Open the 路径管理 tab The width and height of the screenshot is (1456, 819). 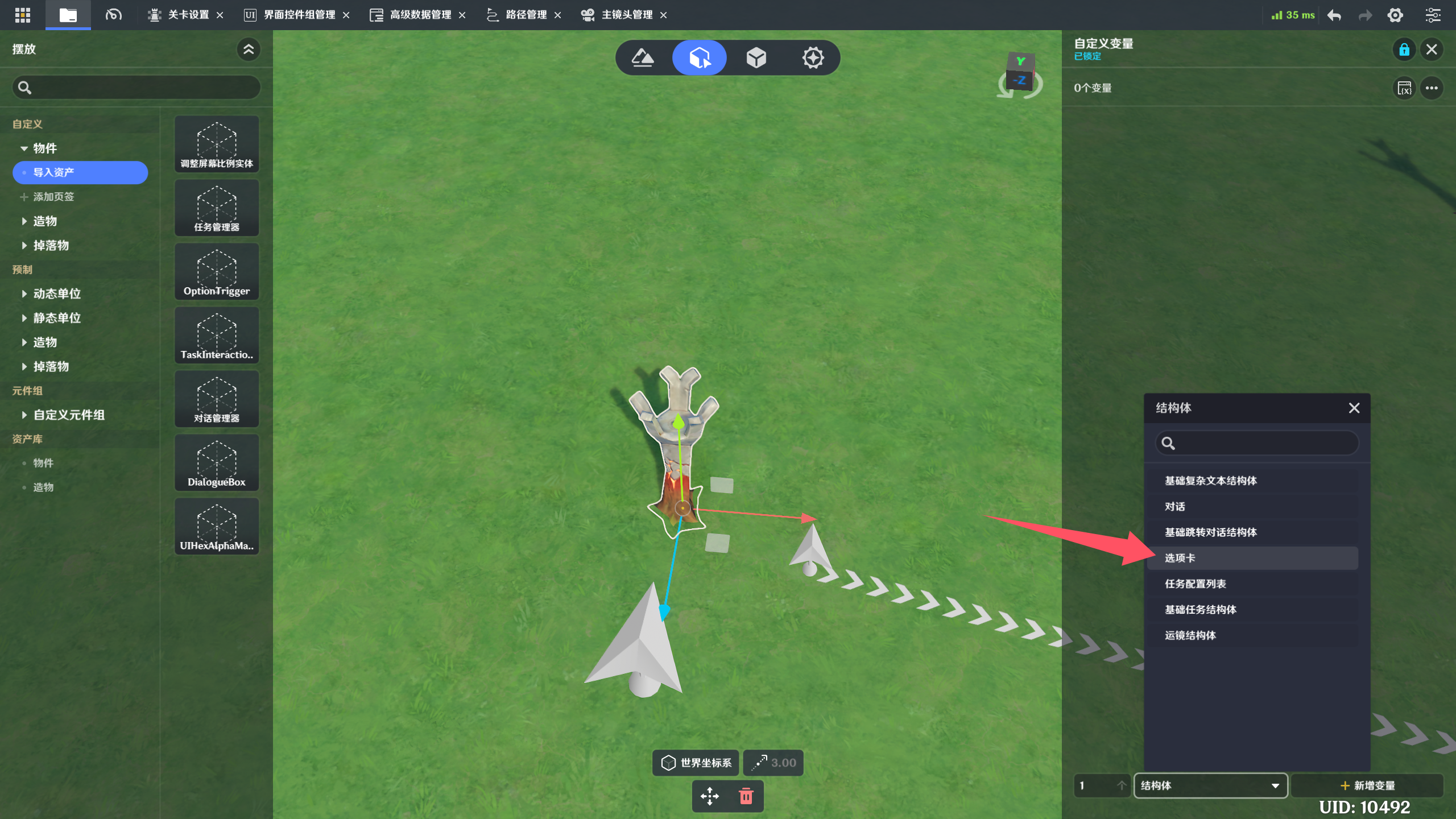pos(526,15)
